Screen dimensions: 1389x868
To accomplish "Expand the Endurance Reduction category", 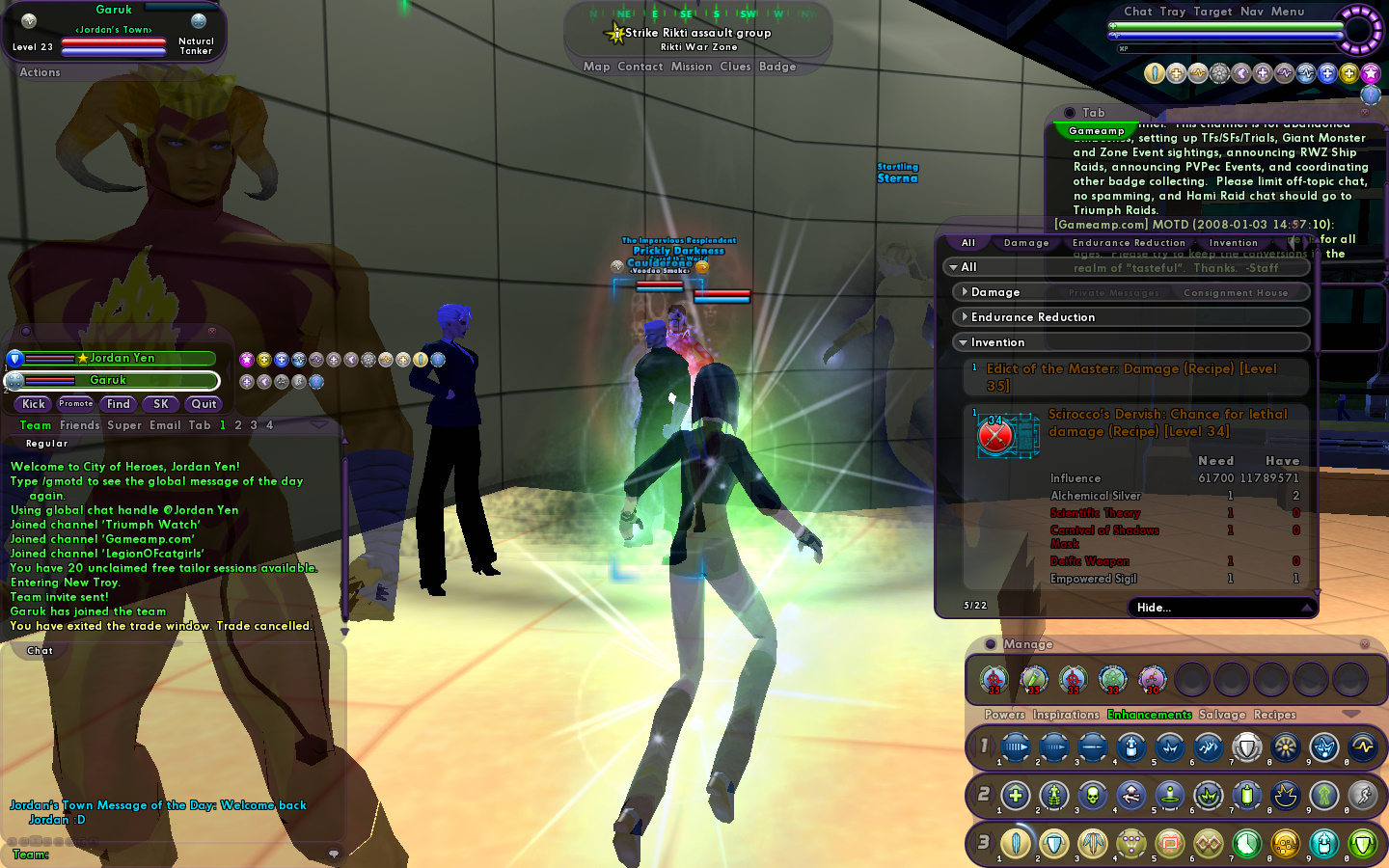I will click(1032, 317).
